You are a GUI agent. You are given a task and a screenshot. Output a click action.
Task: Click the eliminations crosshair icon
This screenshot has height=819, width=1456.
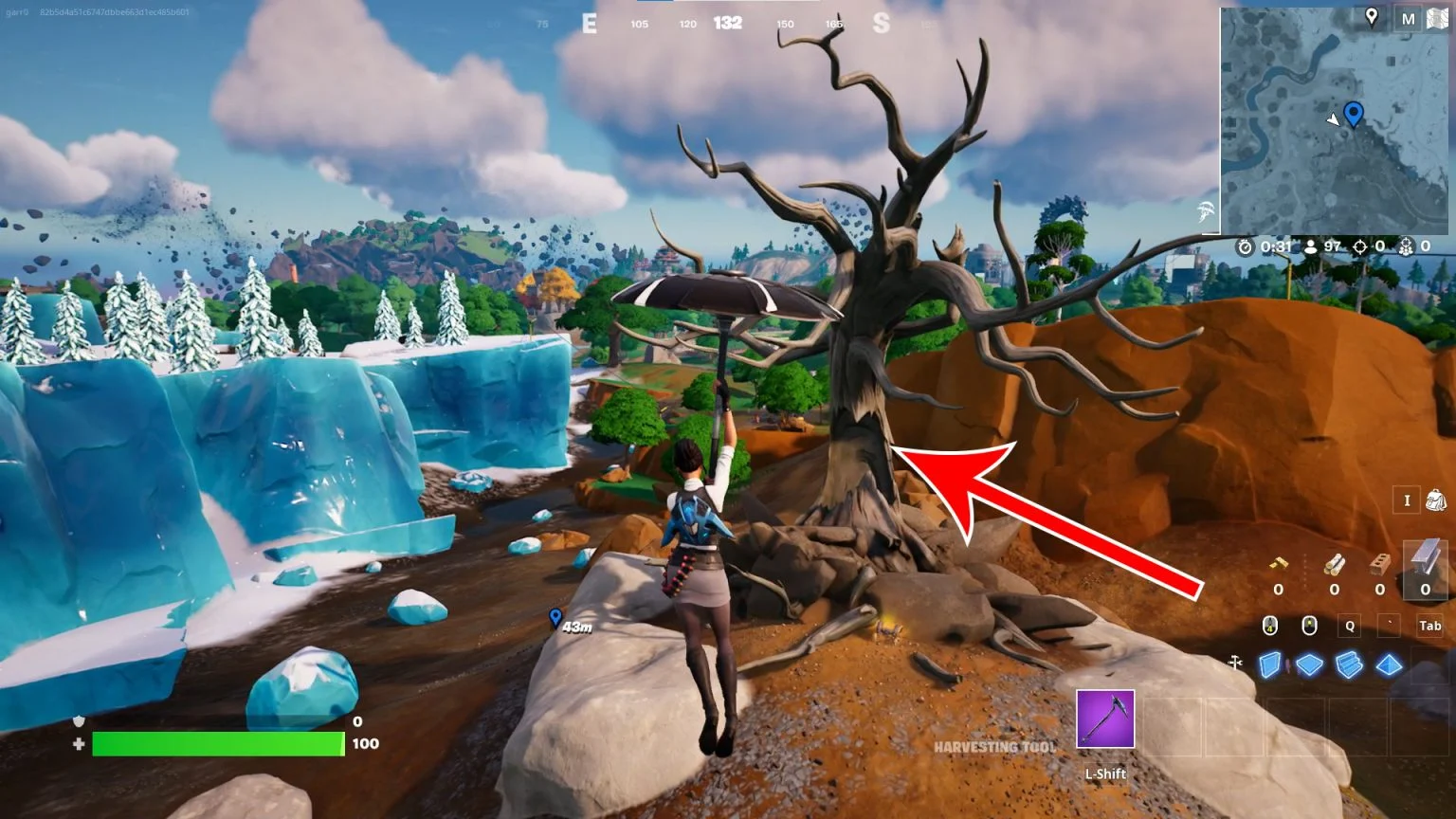[1360, 246]
